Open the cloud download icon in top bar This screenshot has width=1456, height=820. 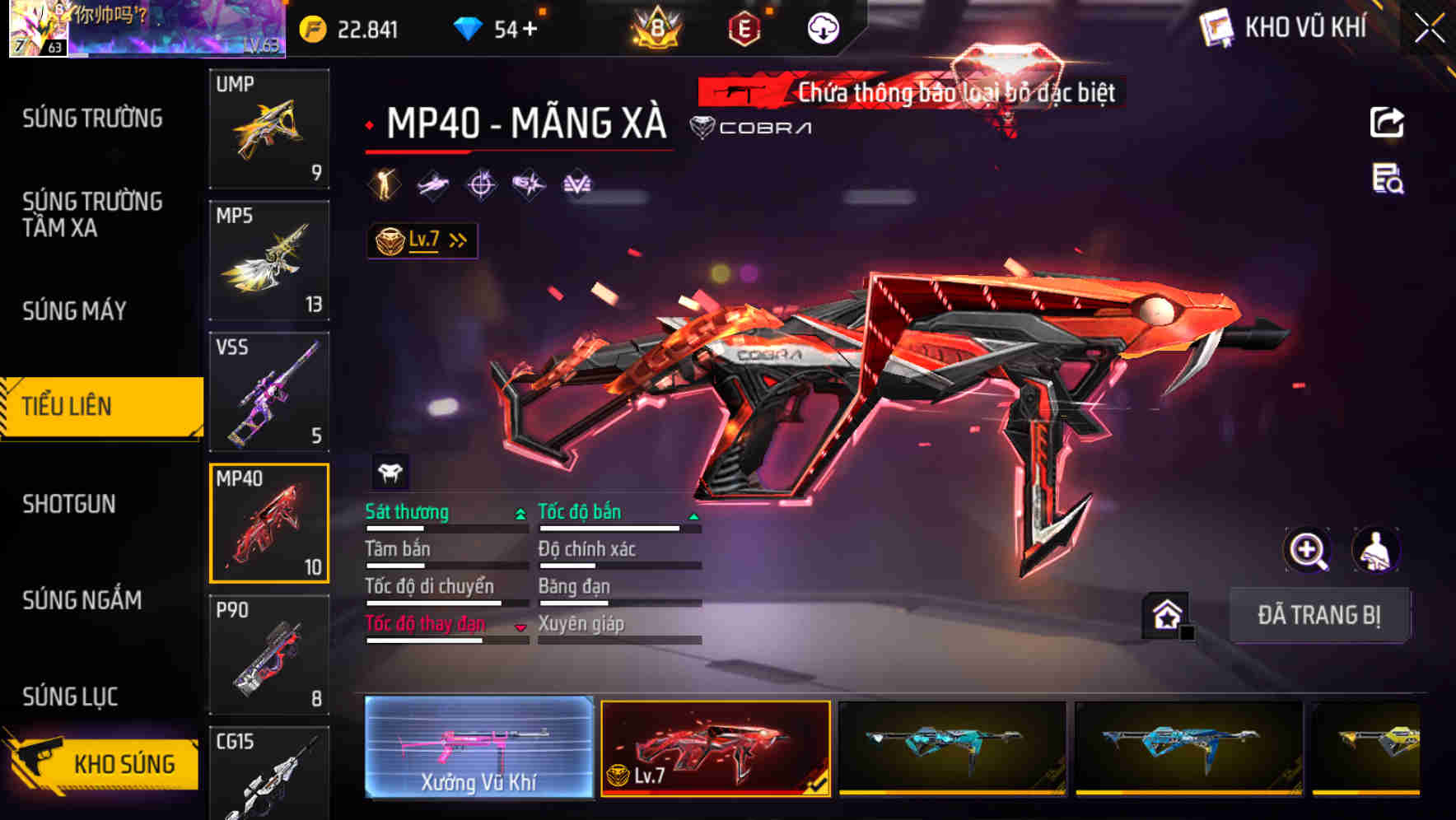[822, 27]
